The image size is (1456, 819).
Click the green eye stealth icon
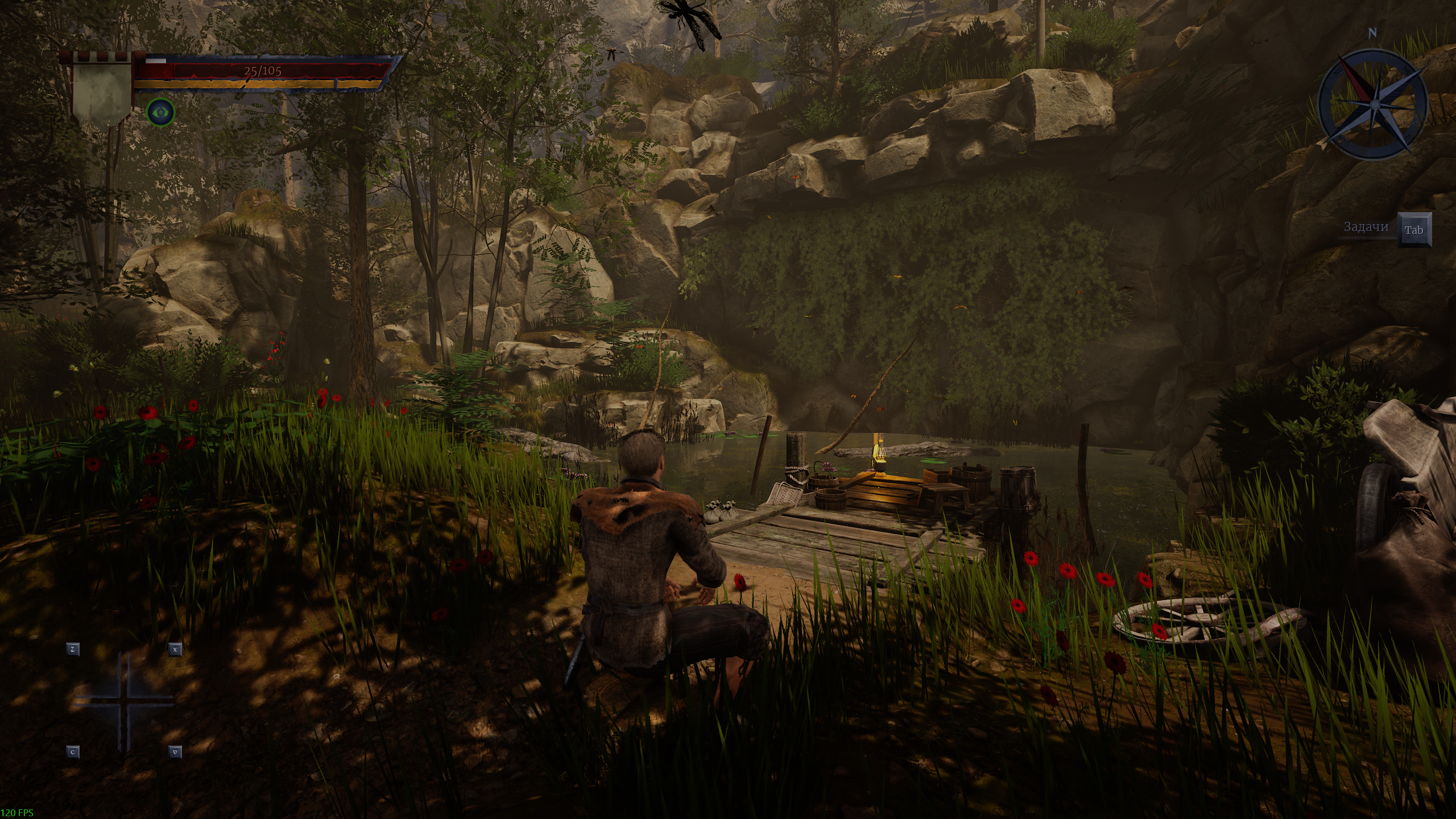pos(160,111)
